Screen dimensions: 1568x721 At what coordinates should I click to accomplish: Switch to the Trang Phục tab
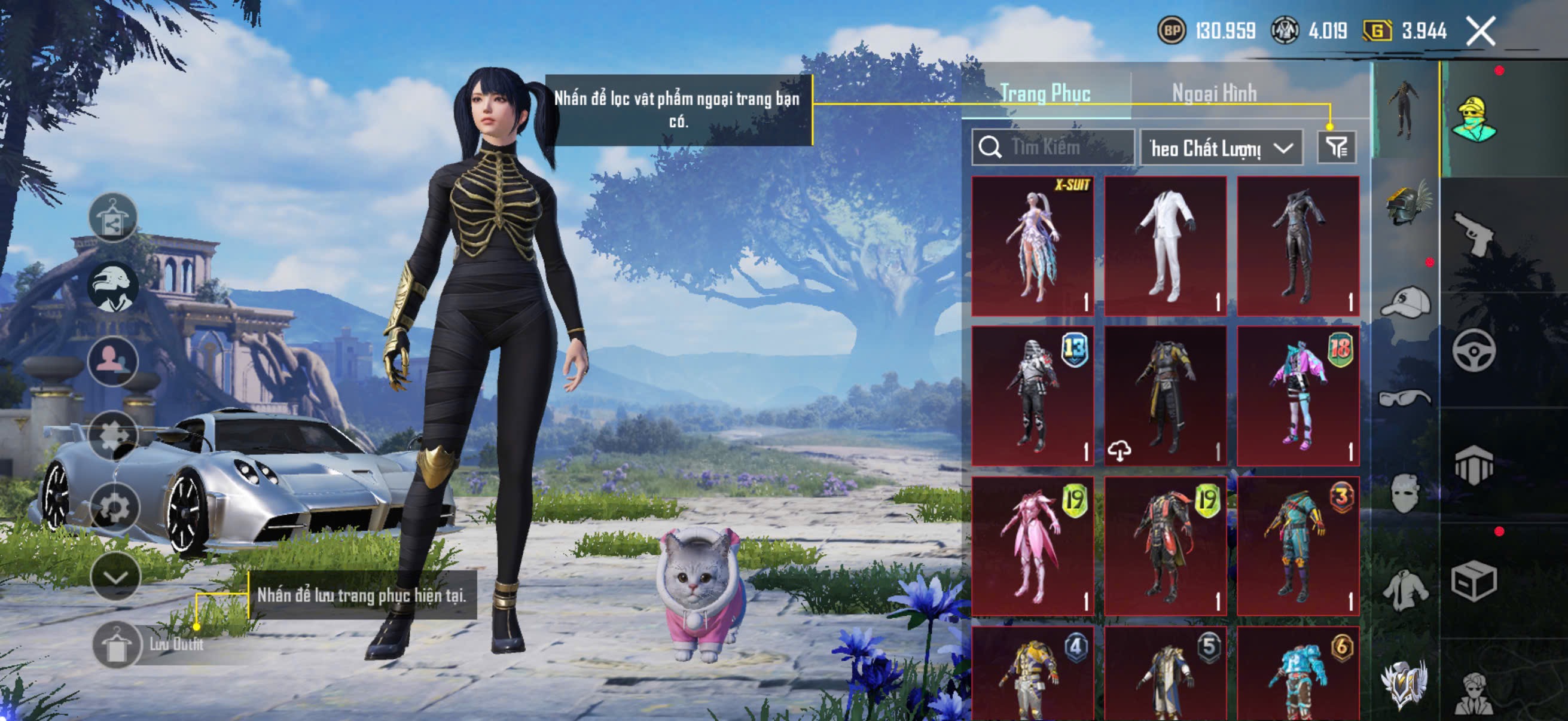point(1045,93)
